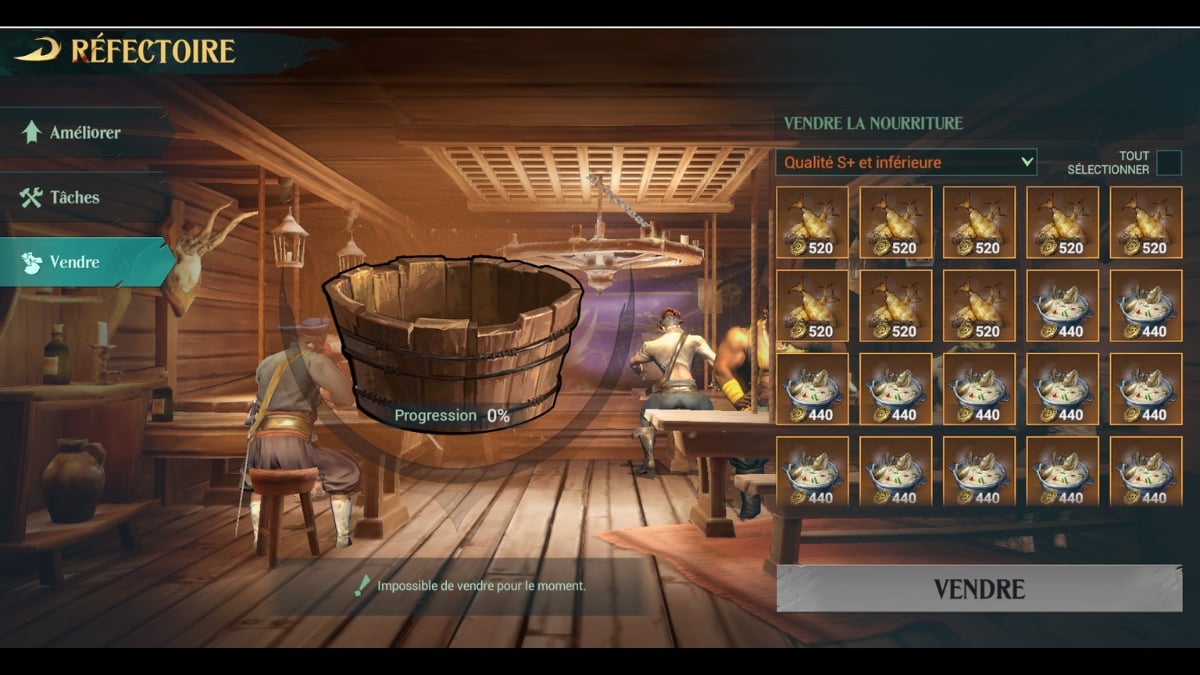The width and height of the screenshot is (1200, 675).
Task: Tick the Tout Sélectionner checkbox
Action: pyautogui.click(x=1168, y=163)
